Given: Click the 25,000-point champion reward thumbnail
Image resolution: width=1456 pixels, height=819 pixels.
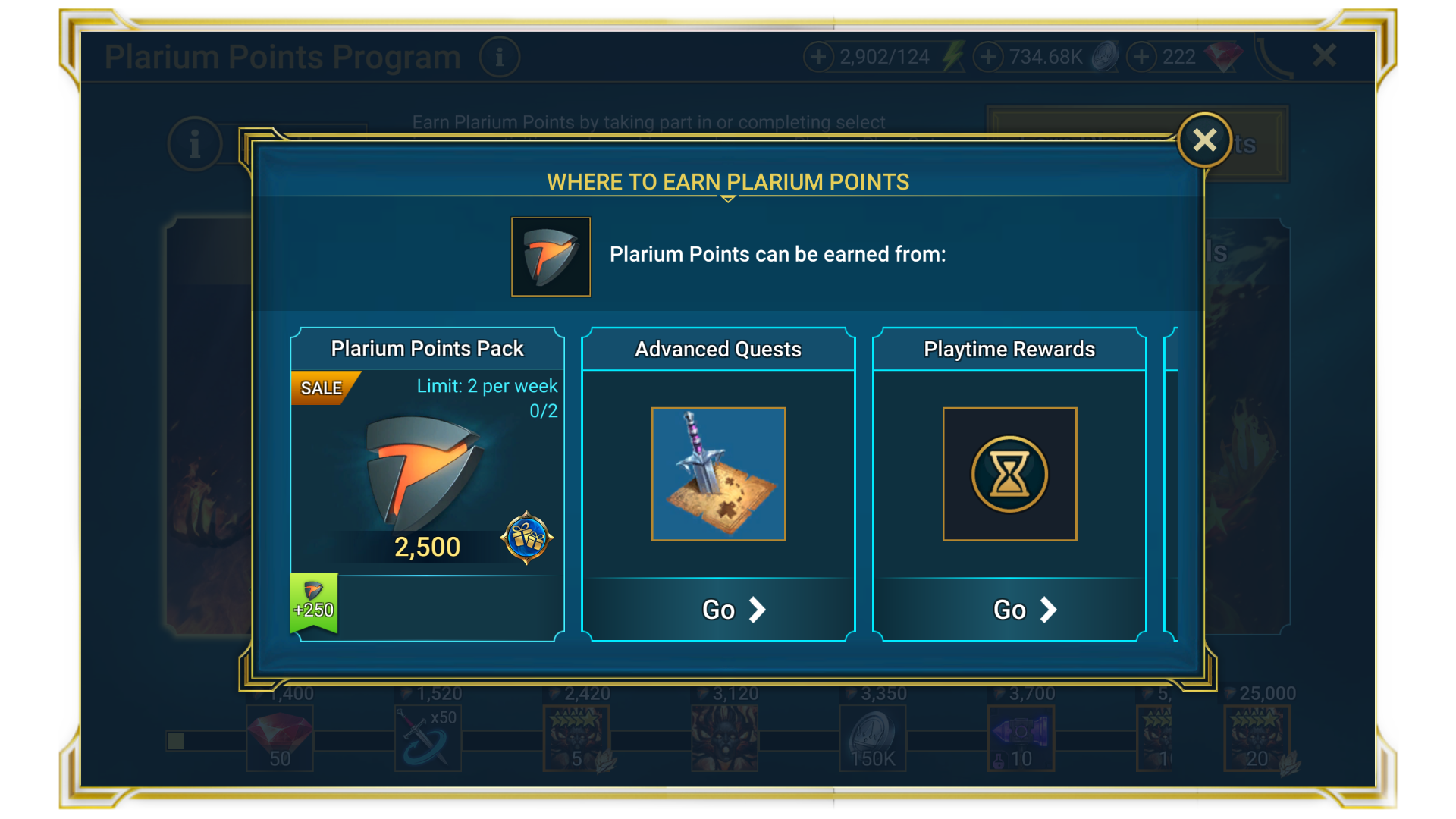Looking at the screenshot, I should tap(1257, 737).
